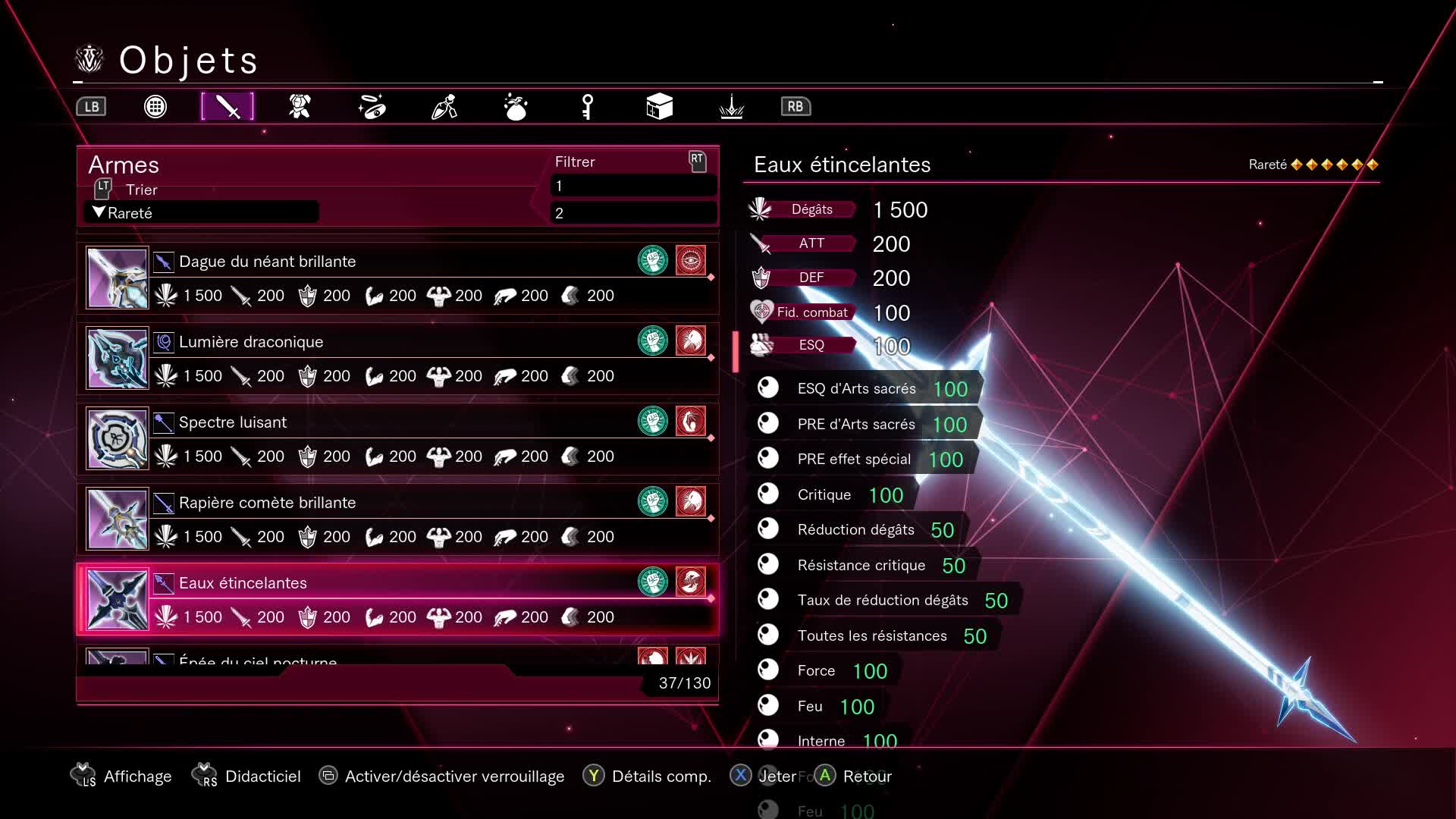Switch to the burst spark category tab
The width and height of the screenshot is (1456, 819).
click(731, 107)
